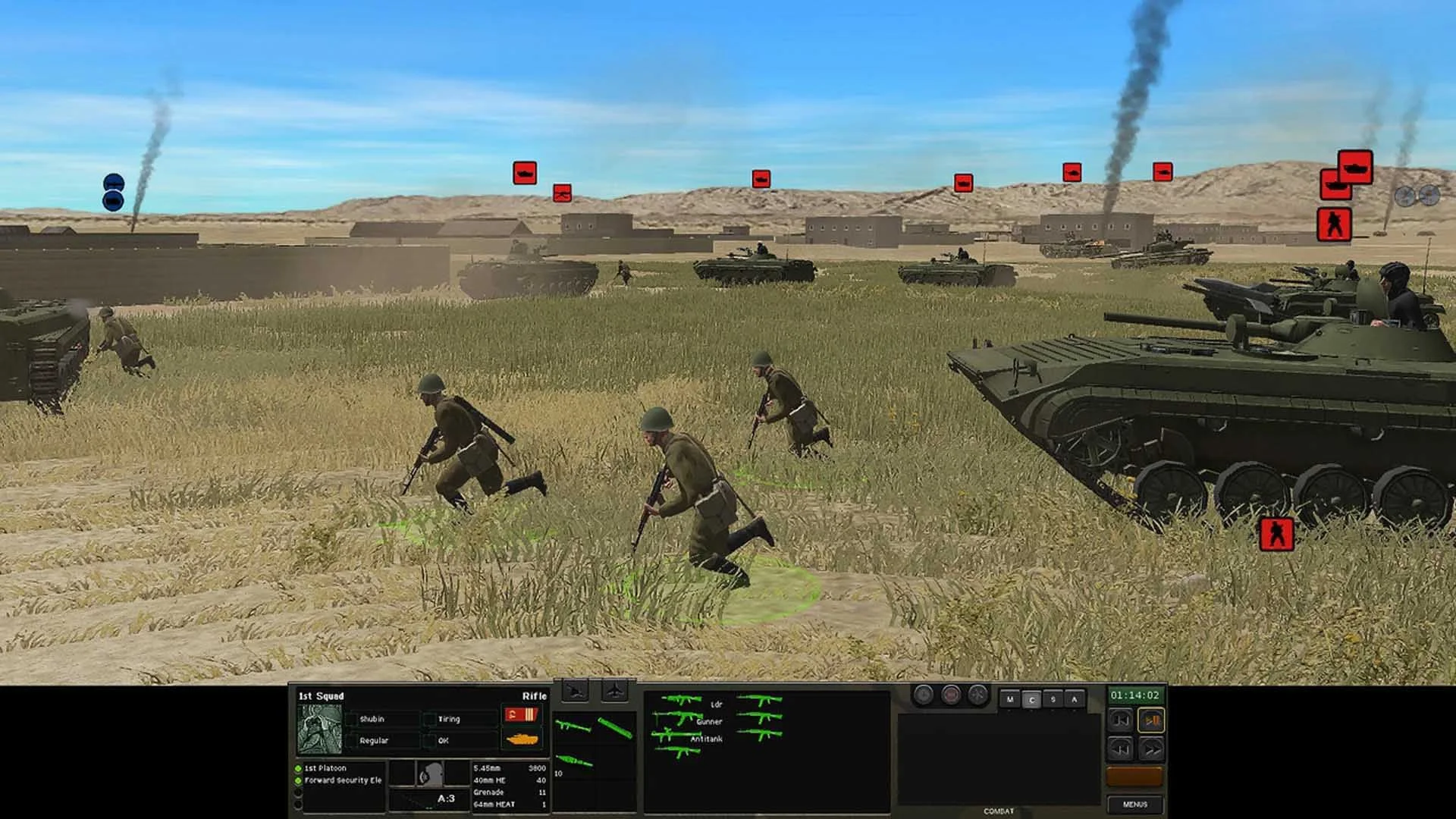Select the C combat command tab
This screenshot has width=1456, height=819.
coord(1031,699)
